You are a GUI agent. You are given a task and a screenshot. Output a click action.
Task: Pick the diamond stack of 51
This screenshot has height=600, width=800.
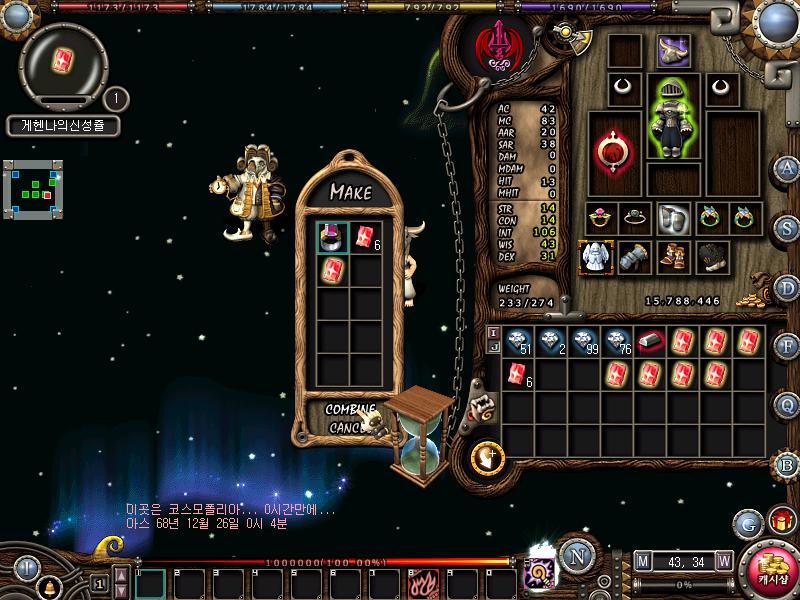[x=518, y=341]
